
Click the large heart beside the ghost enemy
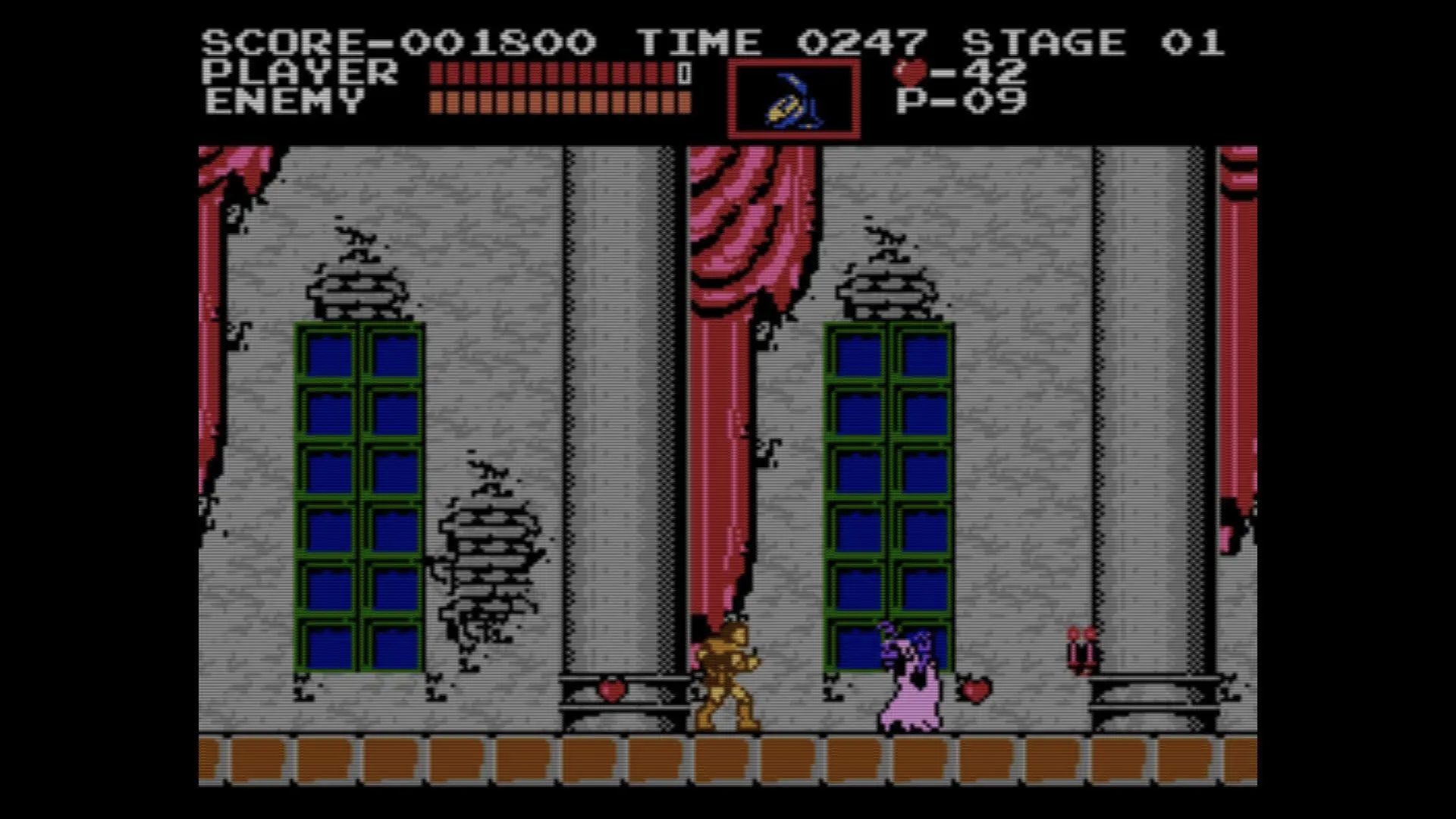(977, 692)
